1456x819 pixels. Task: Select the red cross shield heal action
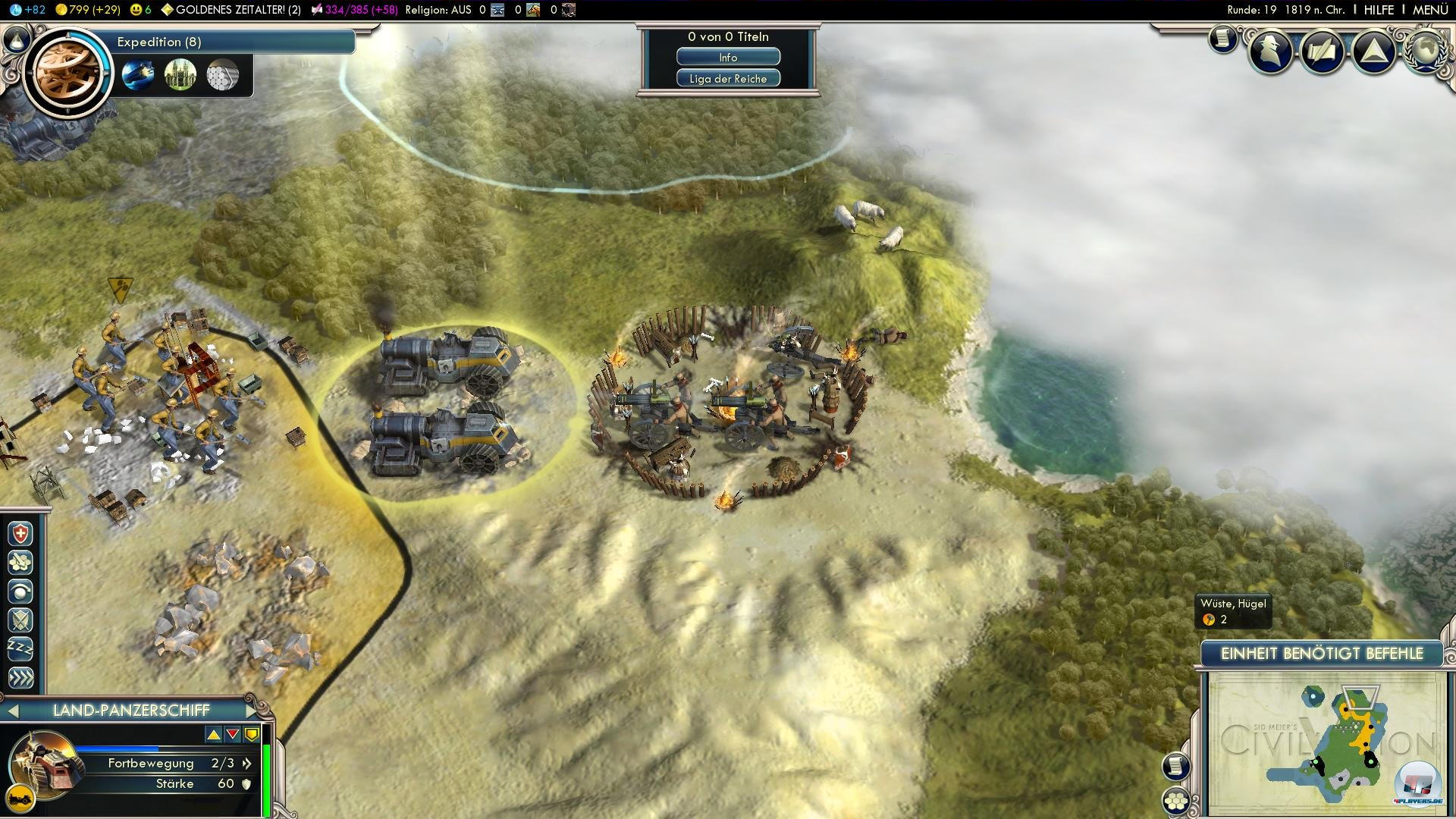tap(20, 534)
